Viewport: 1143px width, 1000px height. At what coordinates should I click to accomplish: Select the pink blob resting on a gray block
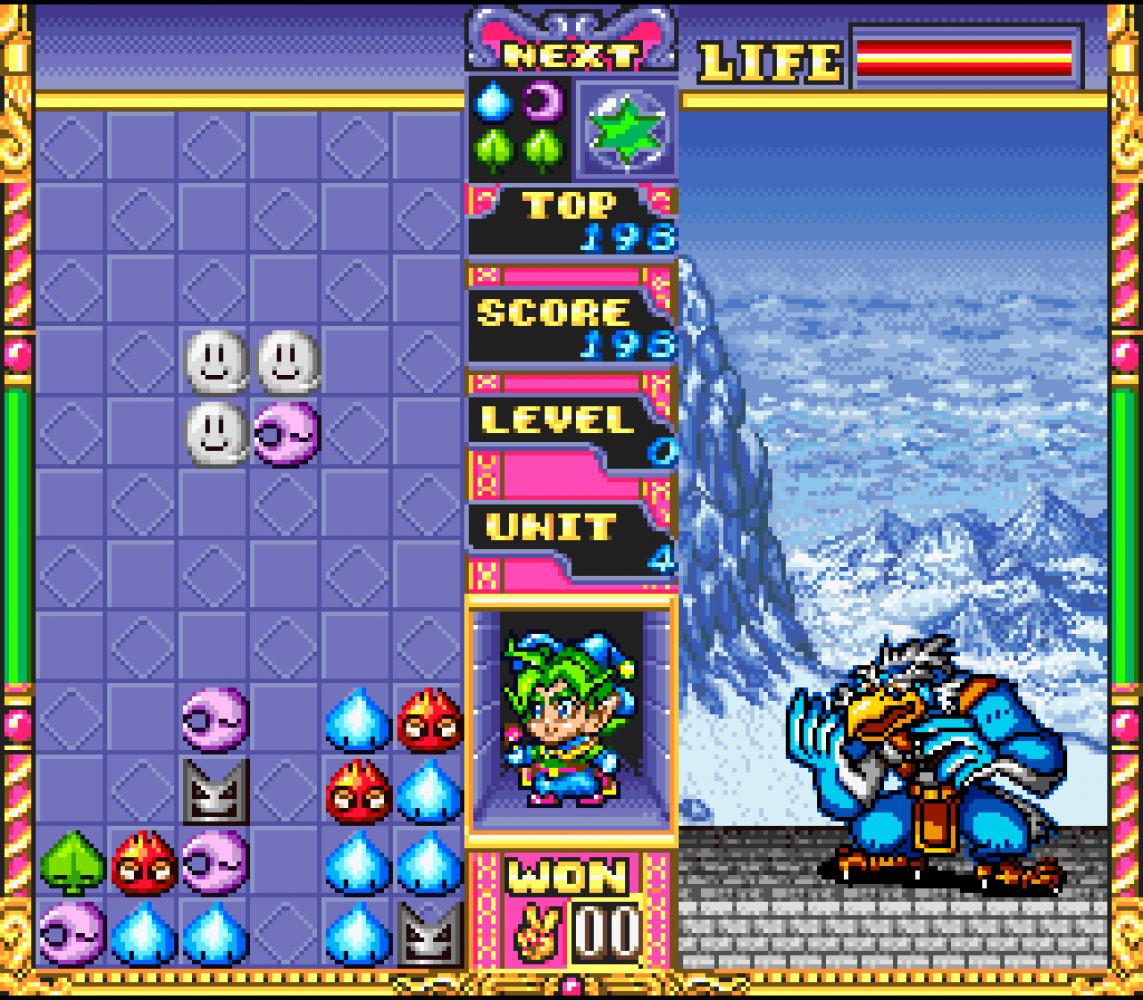coord(215,718)
